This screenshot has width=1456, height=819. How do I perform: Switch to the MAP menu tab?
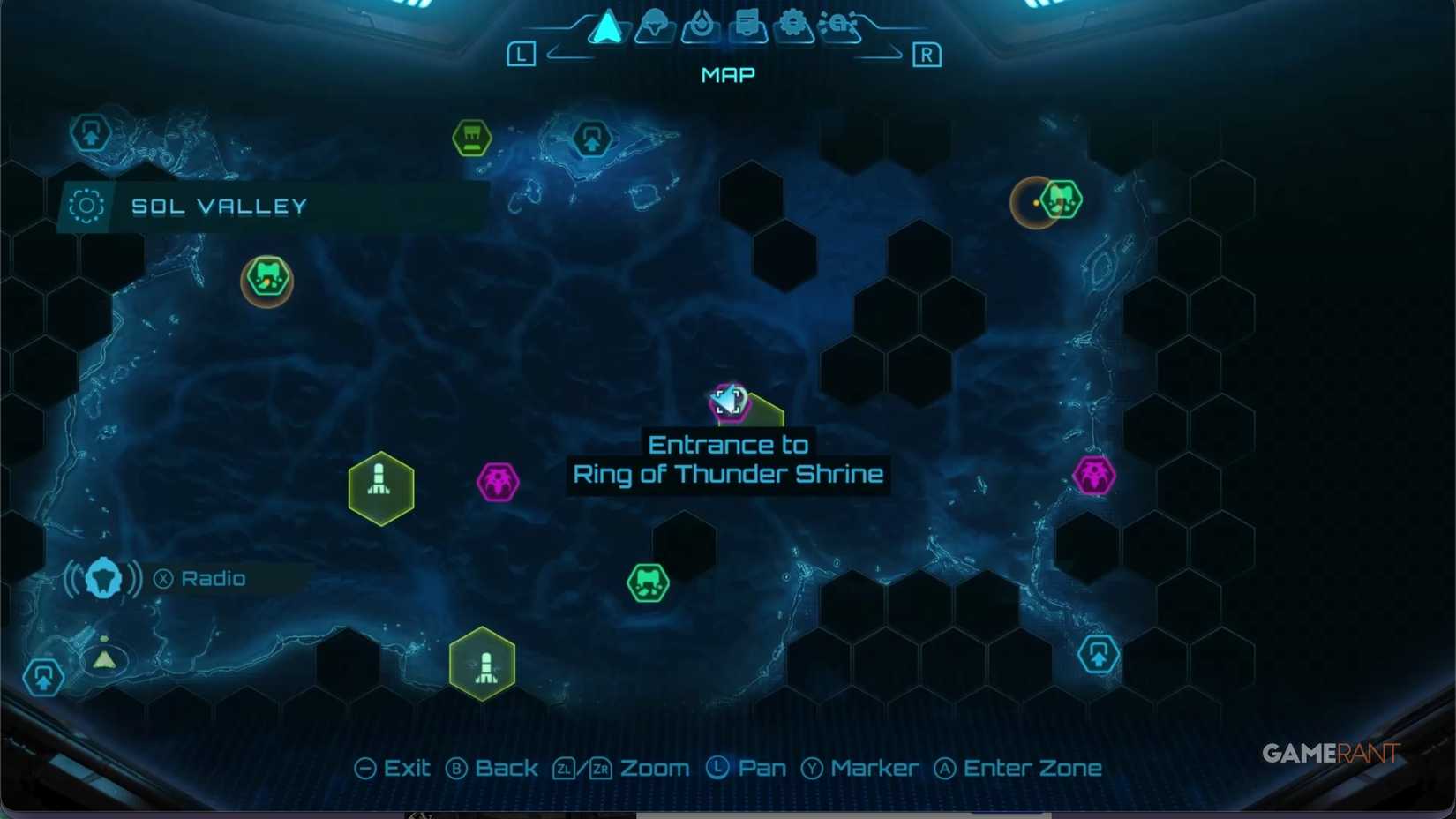click(x=727, y=74)
